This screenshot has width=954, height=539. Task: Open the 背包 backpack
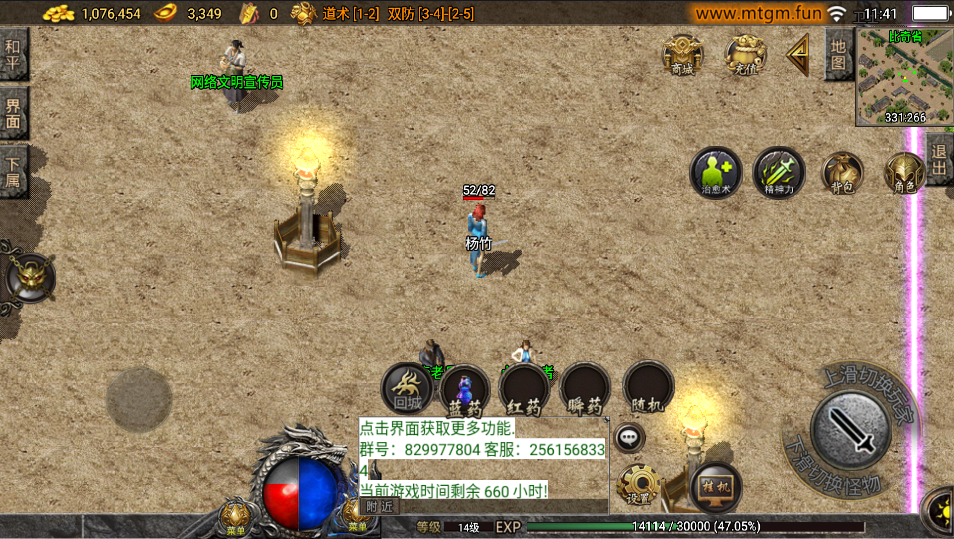(x=842, y=172)
